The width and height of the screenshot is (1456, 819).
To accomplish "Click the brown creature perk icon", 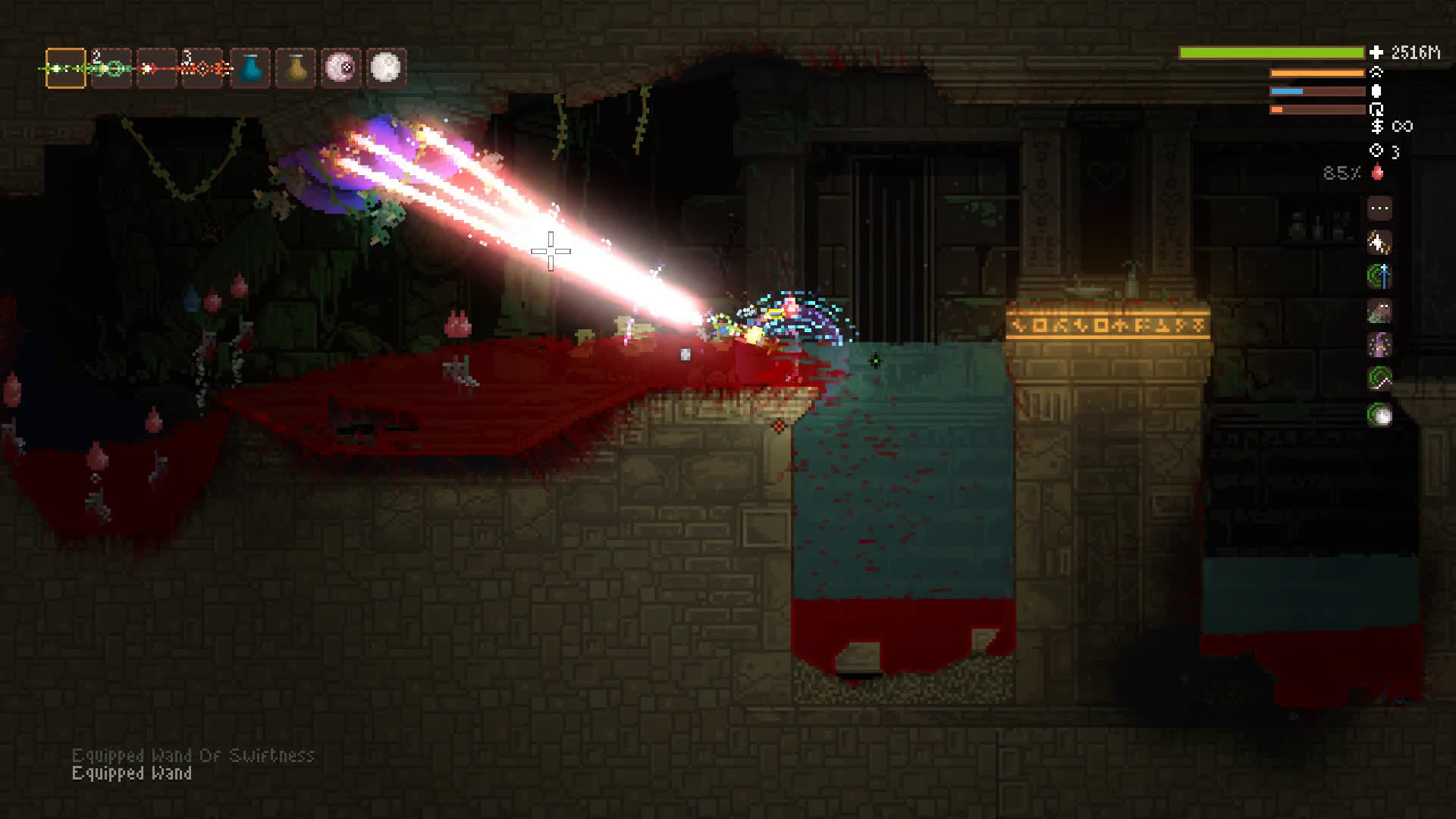I will (1379, 311).
